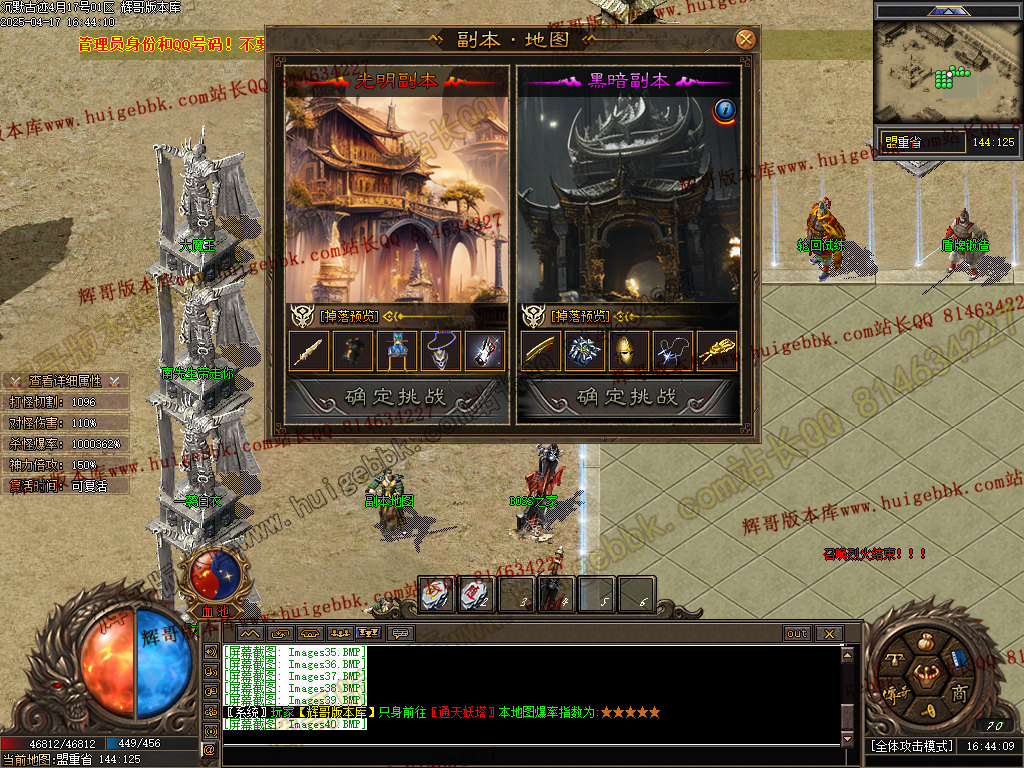Focus the chat input field
The image size is (1024, 768).
(x=530, y=751)
